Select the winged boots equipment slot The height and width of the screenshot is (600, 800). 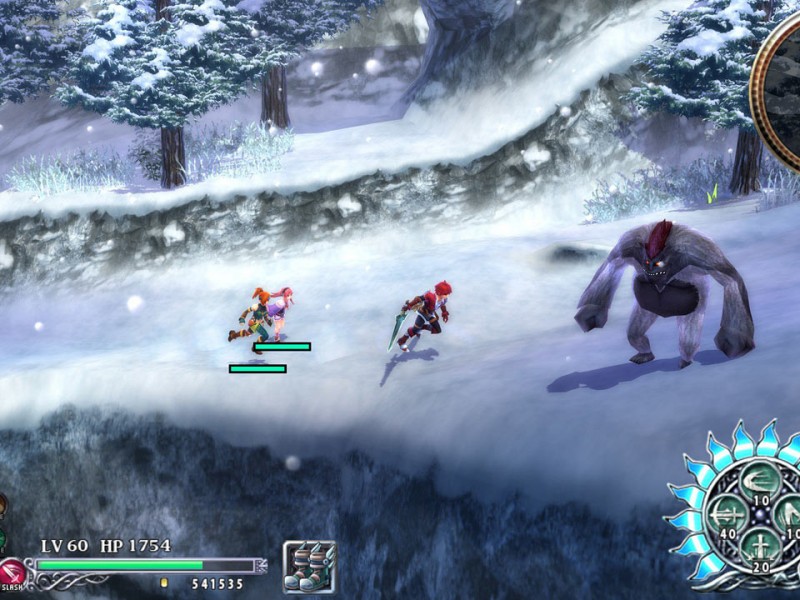(x=309, y=566)
